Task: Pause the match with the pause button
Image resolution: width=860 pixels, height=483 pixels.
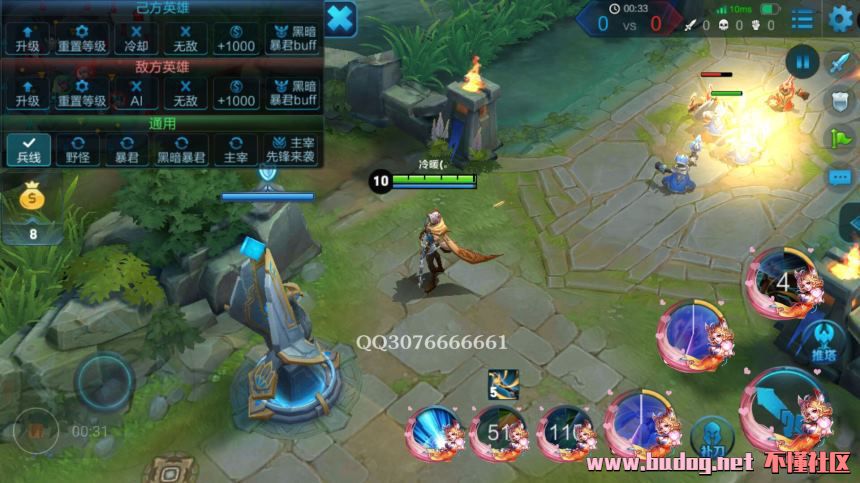Action: click(x=802, y=61)
